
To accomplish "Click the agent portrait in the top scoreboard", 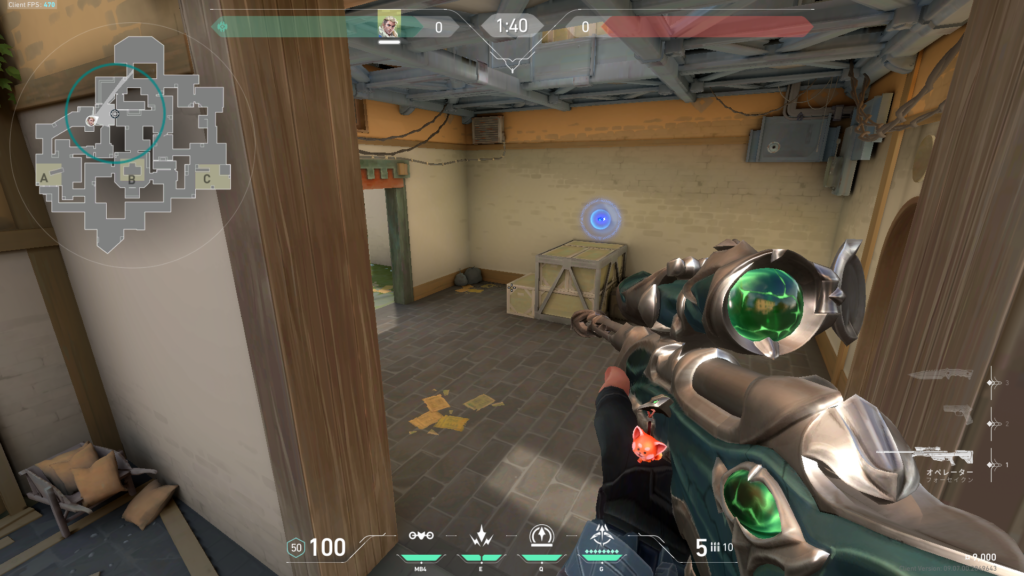I will (389, 24).
